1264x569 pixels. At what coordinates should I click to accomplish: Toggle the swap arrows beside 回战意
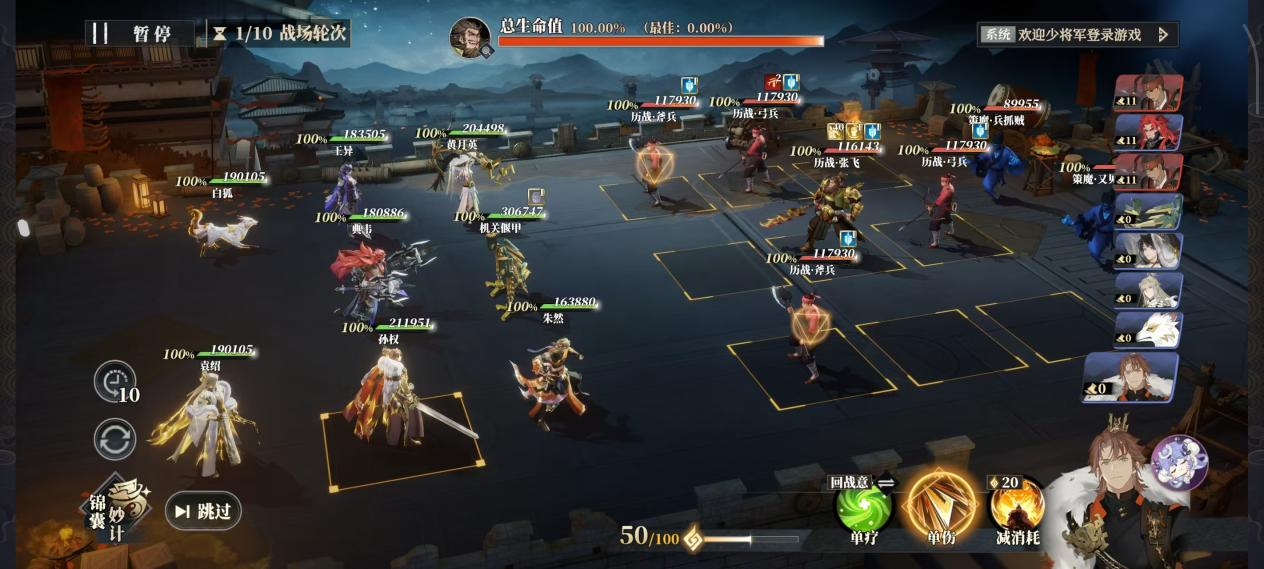[x=886, y=482]
